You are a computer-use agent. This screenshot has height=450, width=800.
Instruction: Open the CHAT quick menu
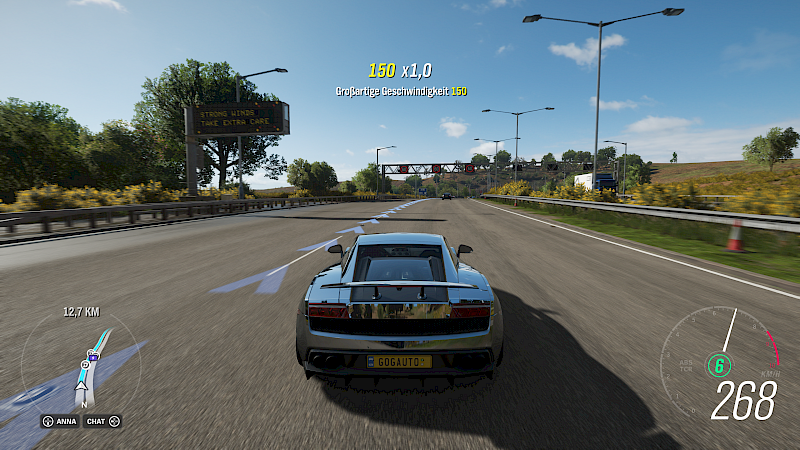102,421
